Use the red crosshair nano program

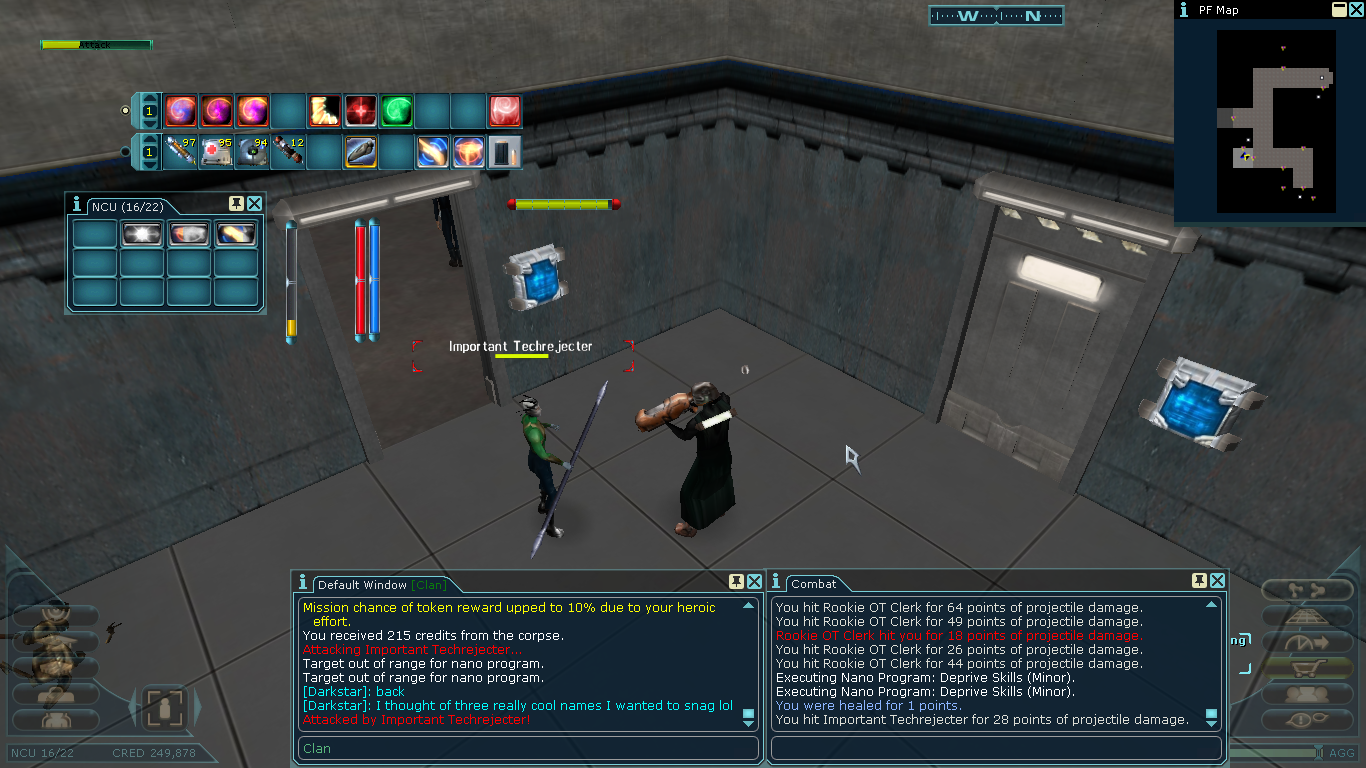360,110
